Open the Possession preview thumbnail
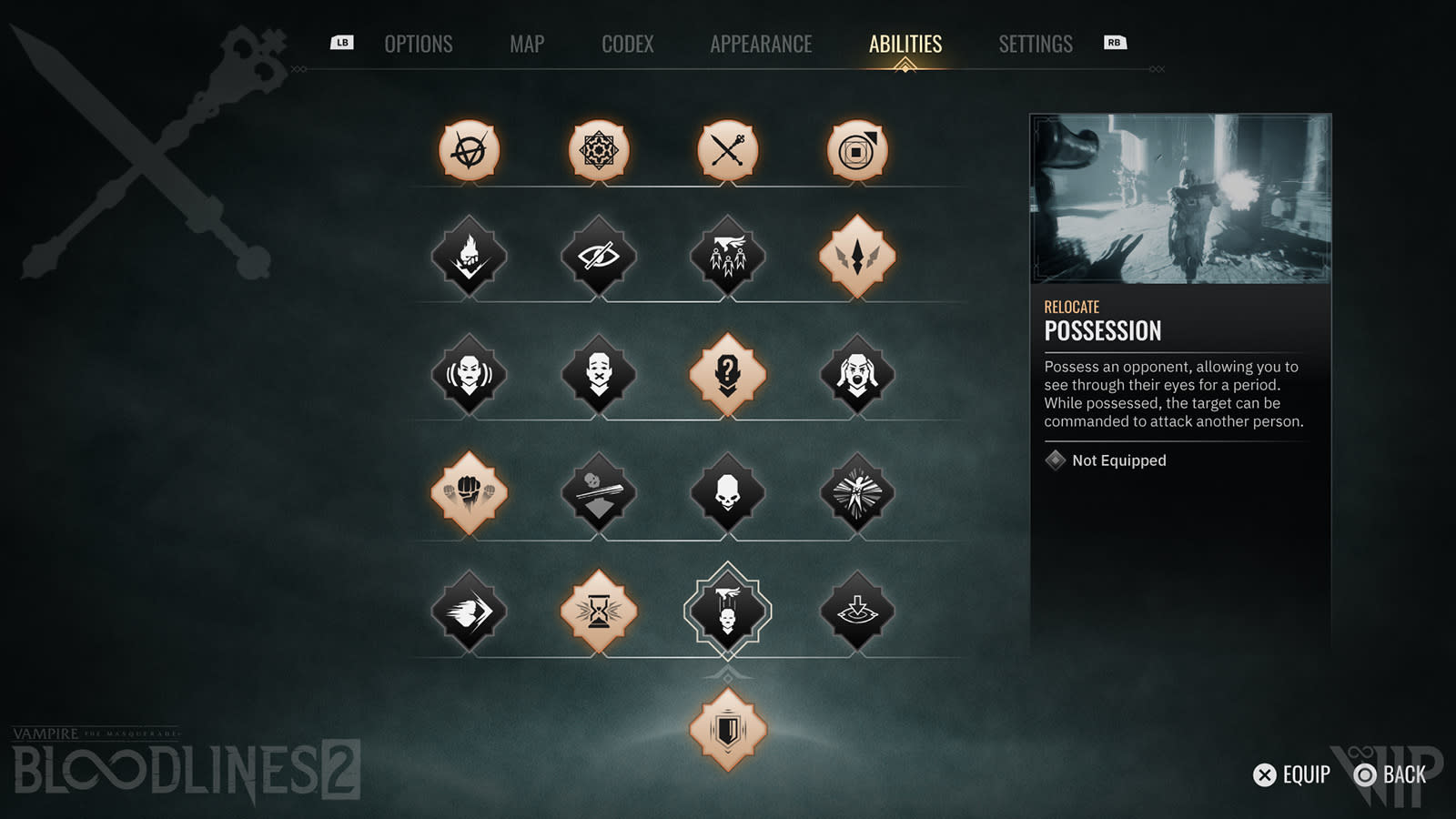Image resolution: width=1456 pixels, height=819 pixels. coord(1180,198)
